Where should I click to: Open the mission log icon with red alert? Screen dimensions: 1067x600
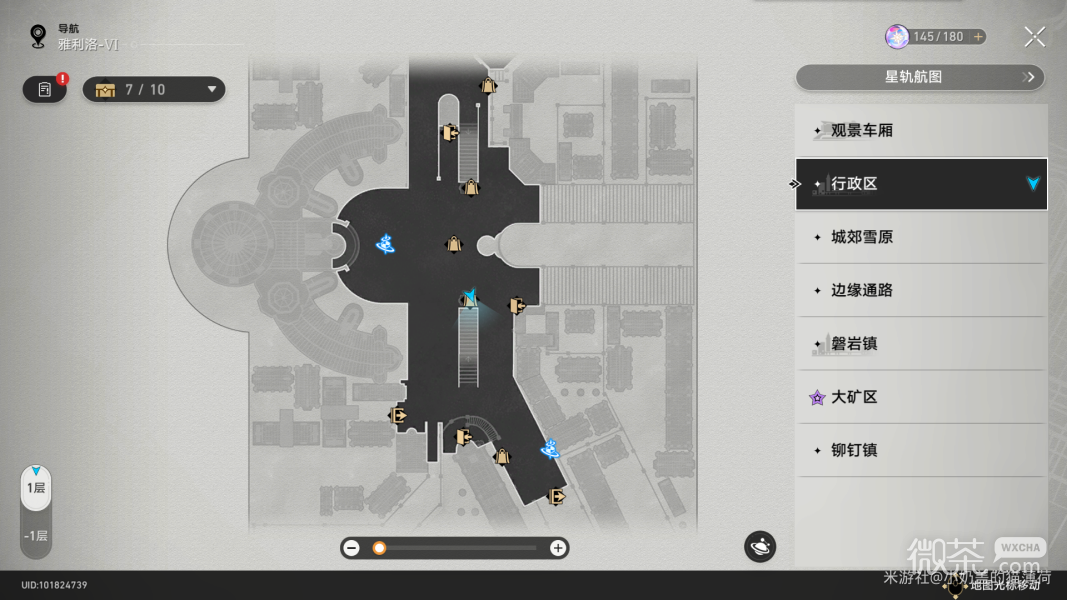click(x=45, y=90)
